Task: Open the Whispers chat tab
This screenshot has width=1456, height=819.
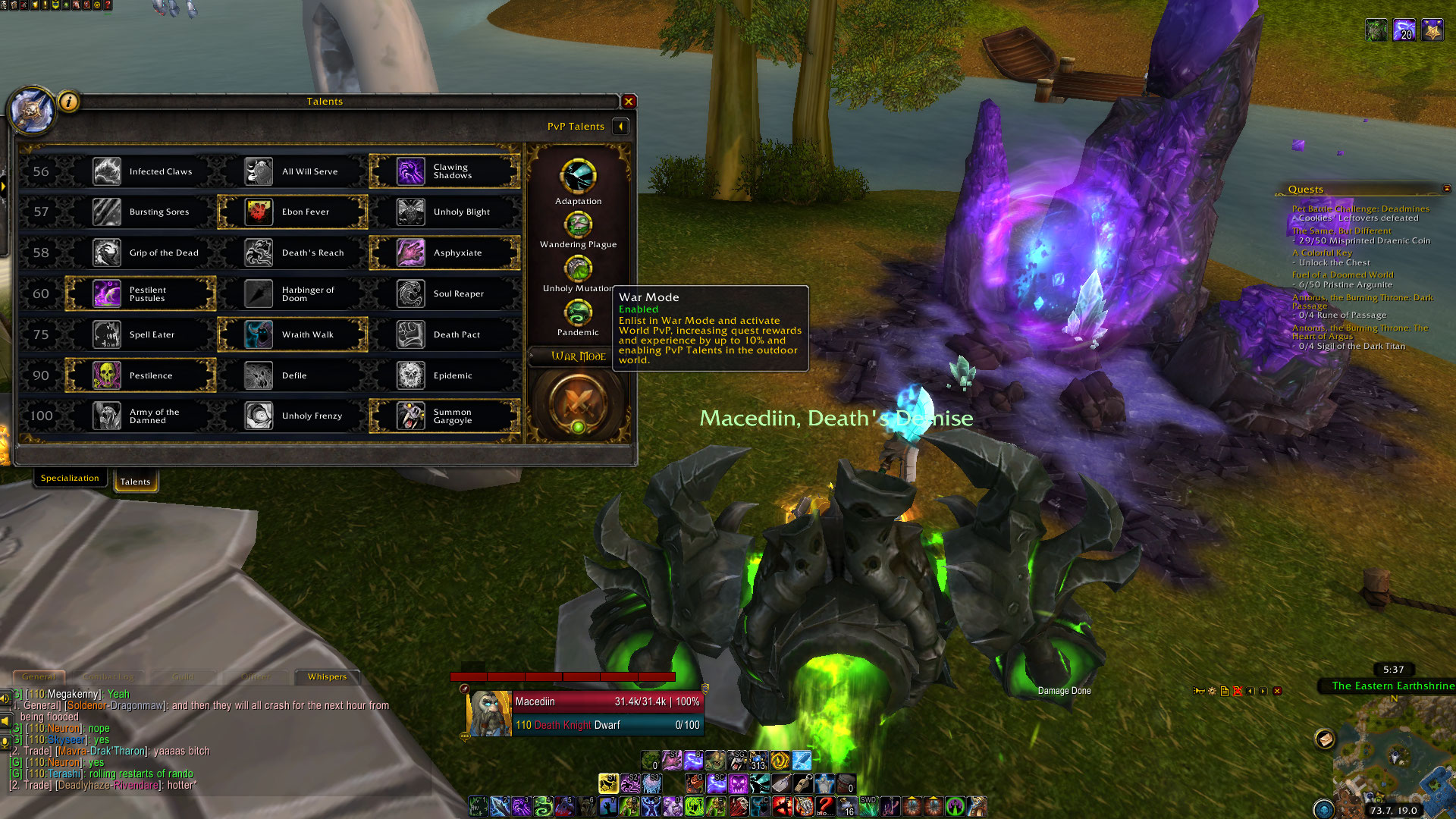Action: click(x=327, y=676)
